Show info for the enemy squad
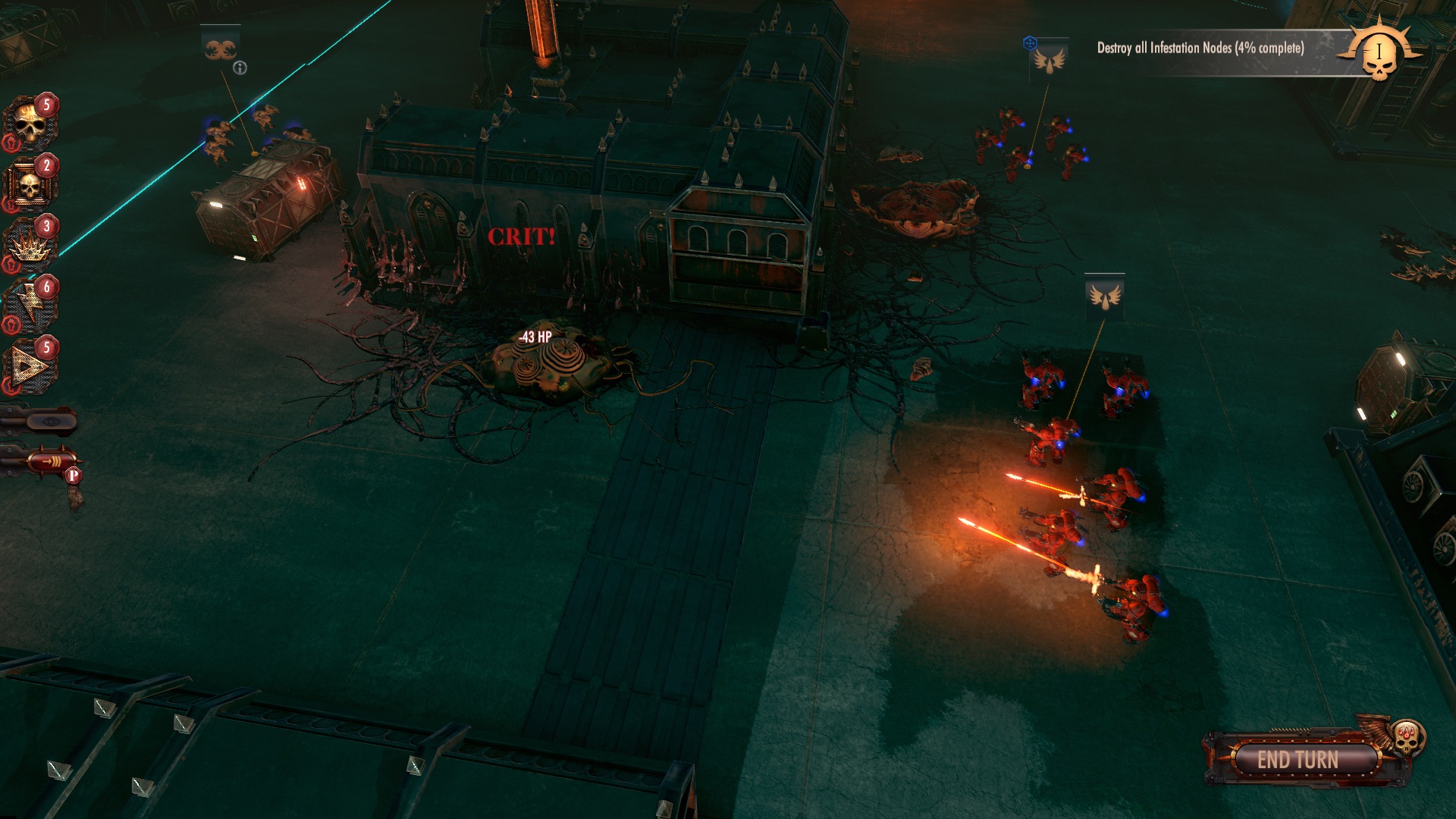This screenshot has height=819, width=1456. tap(240, 68)
